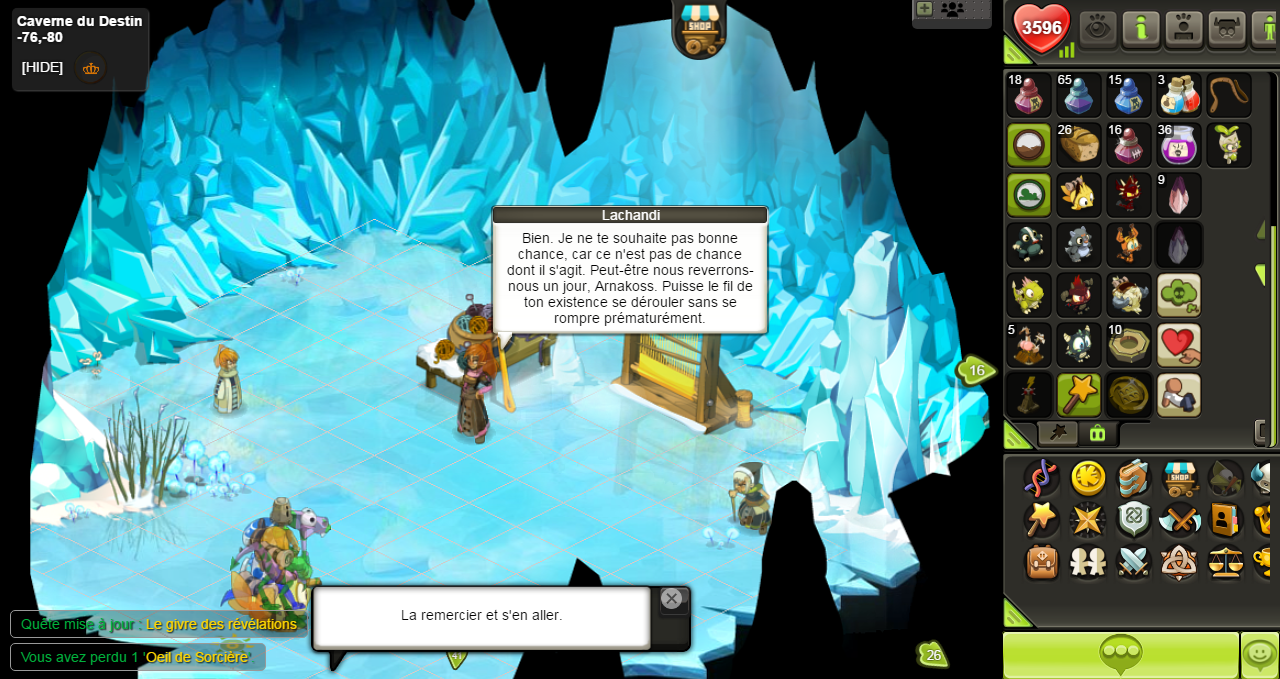Open the shop cart icon at top
The width and height of the screenshot is (1280, 679).
point(699,27)
